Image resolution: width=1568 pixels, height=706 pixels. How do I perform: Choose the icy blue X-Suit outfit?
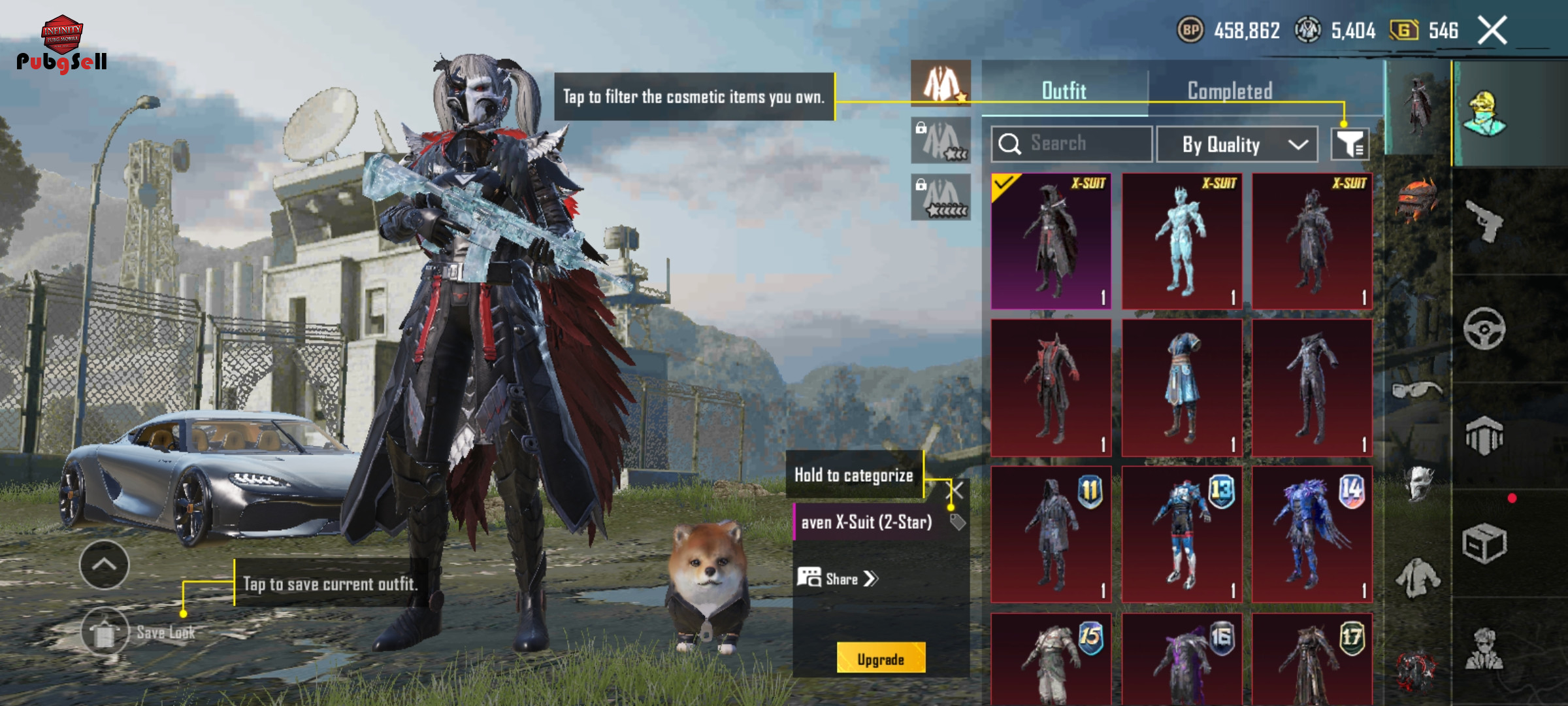point(1181,241)
